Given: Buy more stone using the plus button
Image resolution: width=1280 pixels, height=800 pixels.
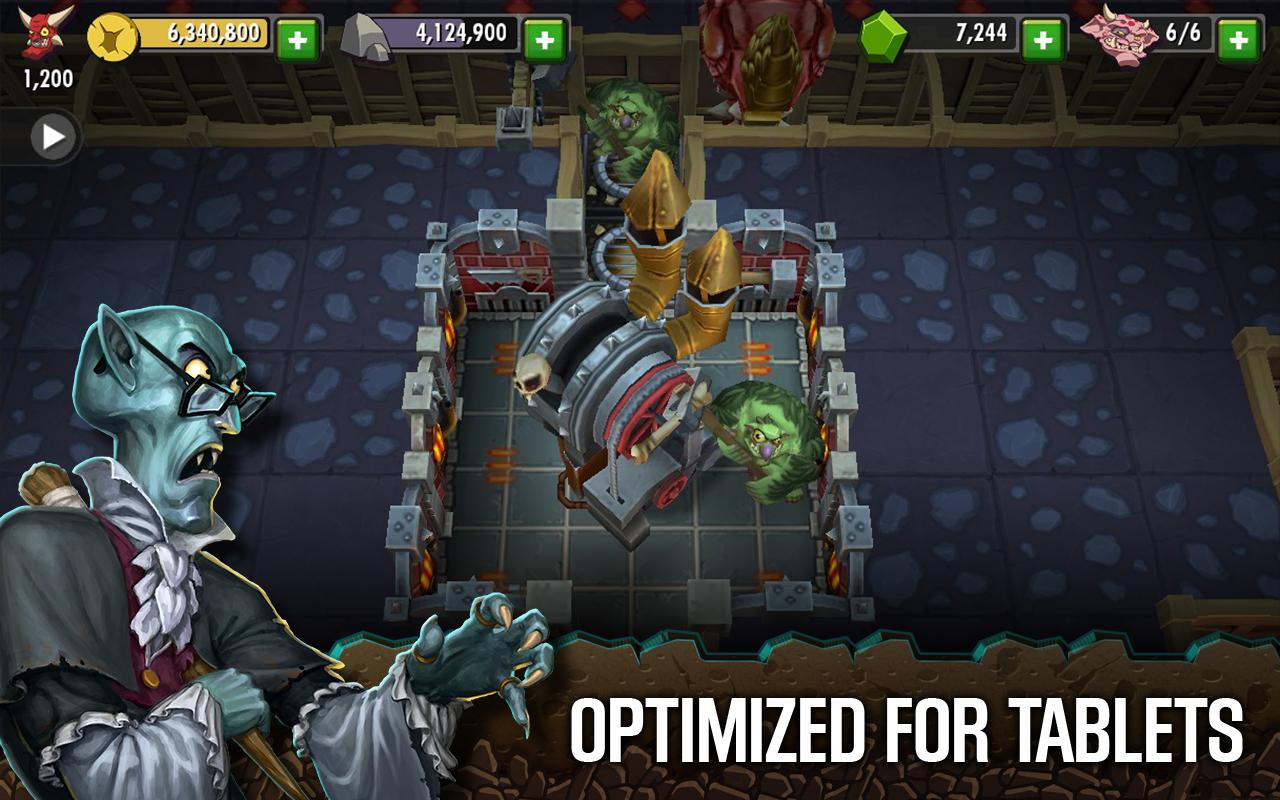Looking at the screenshot, I should [544, 39].
